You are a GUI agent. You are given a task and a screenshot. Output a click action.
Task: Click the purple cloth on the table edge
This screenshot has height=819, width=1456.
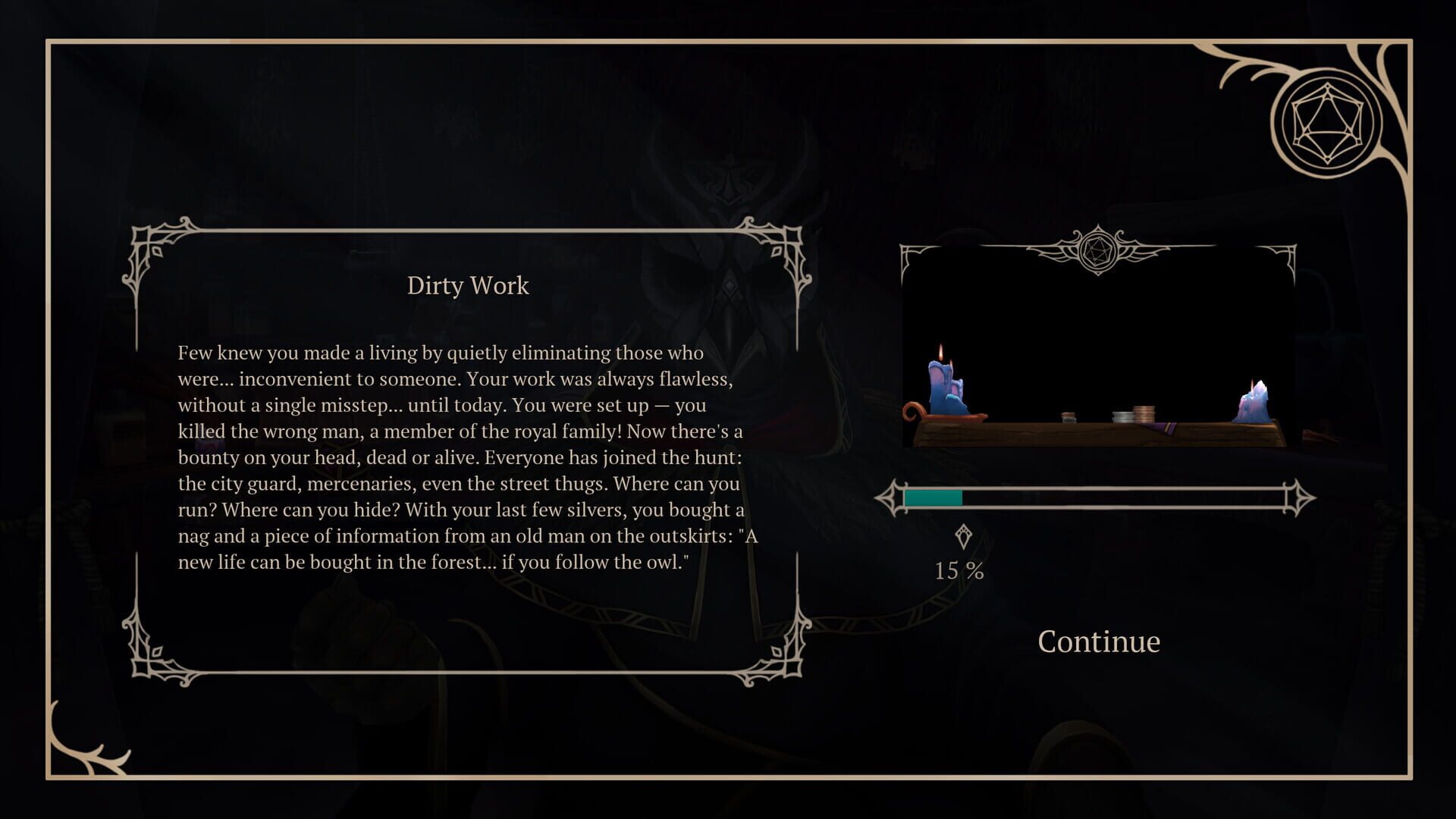point(1164,429)
